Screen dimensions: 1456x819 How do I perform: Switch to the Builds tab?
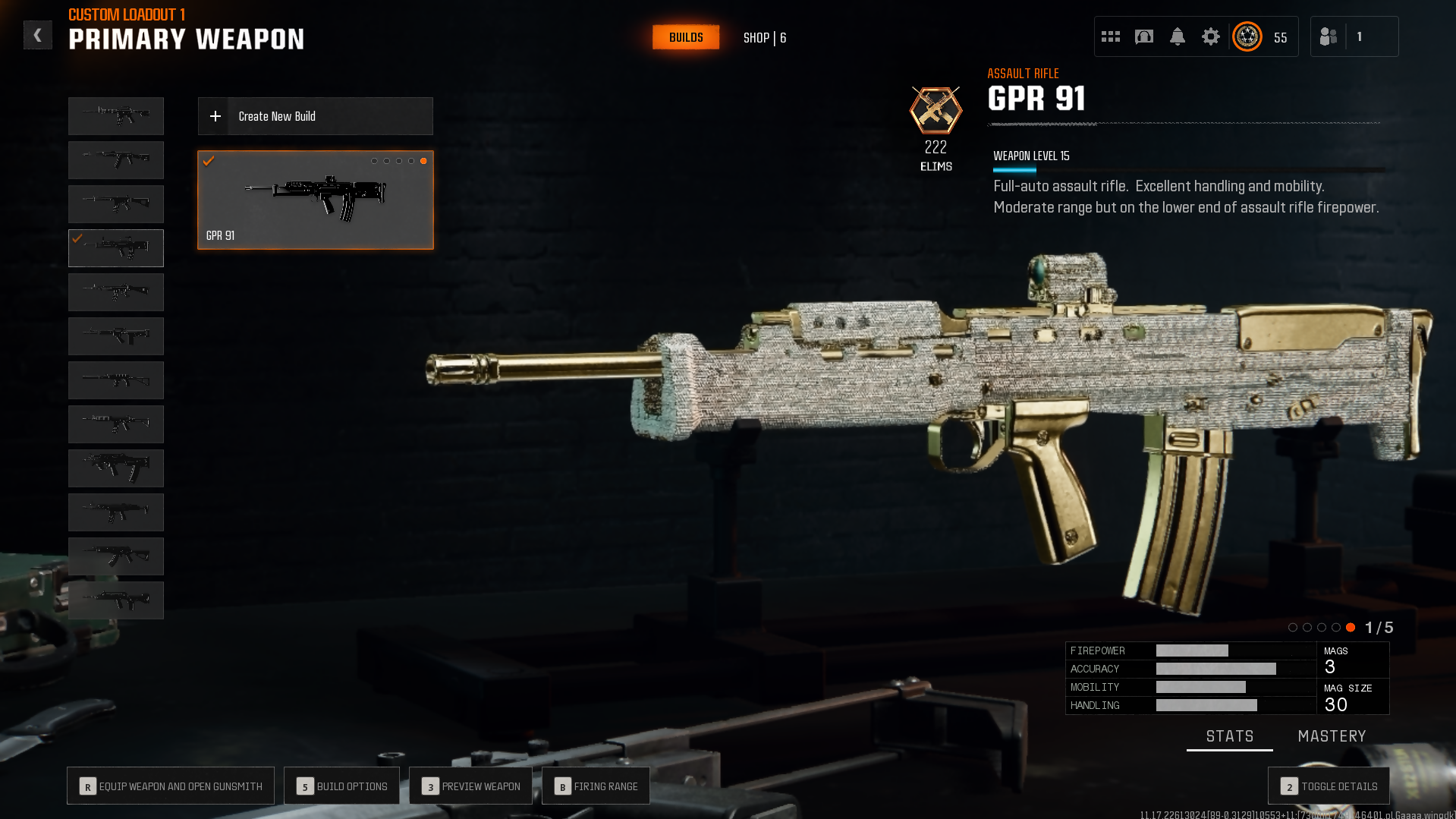pyautogui.click(x=686, y=37)
